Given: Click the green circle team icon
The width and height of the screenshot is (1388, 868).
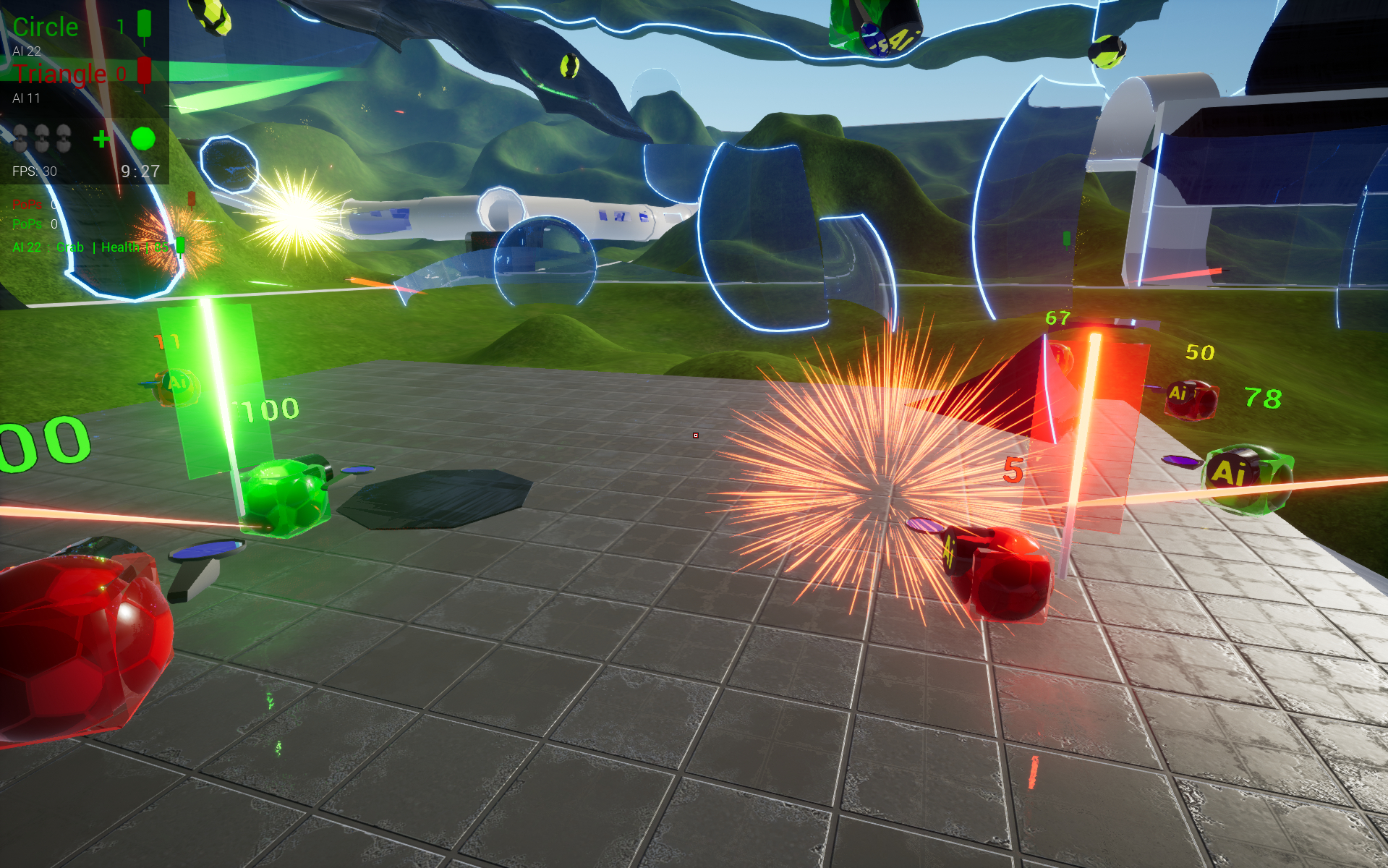Looking at the screenshot, I should tap(143, 138).
